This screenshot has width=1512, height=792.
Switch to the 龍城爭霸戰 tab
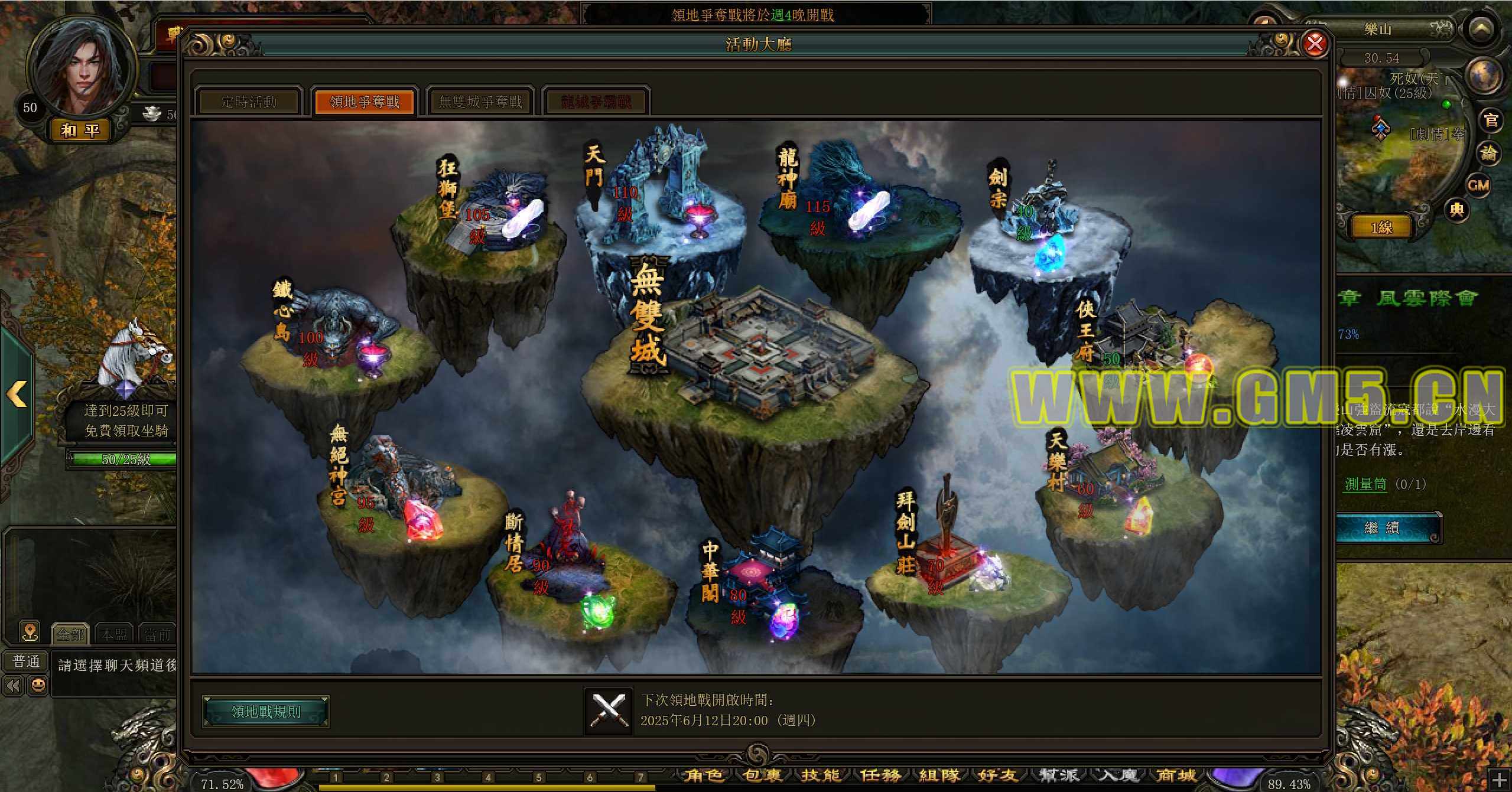coord(596,102)
